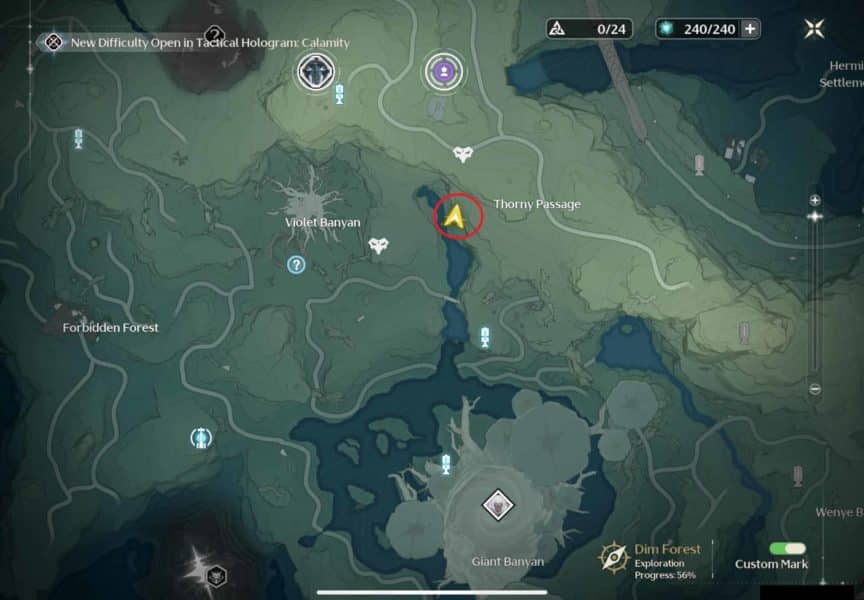This screenshot has height=600, width=864.
Task: Open Dim Forest exploration progress details
Action: (650, 562)
